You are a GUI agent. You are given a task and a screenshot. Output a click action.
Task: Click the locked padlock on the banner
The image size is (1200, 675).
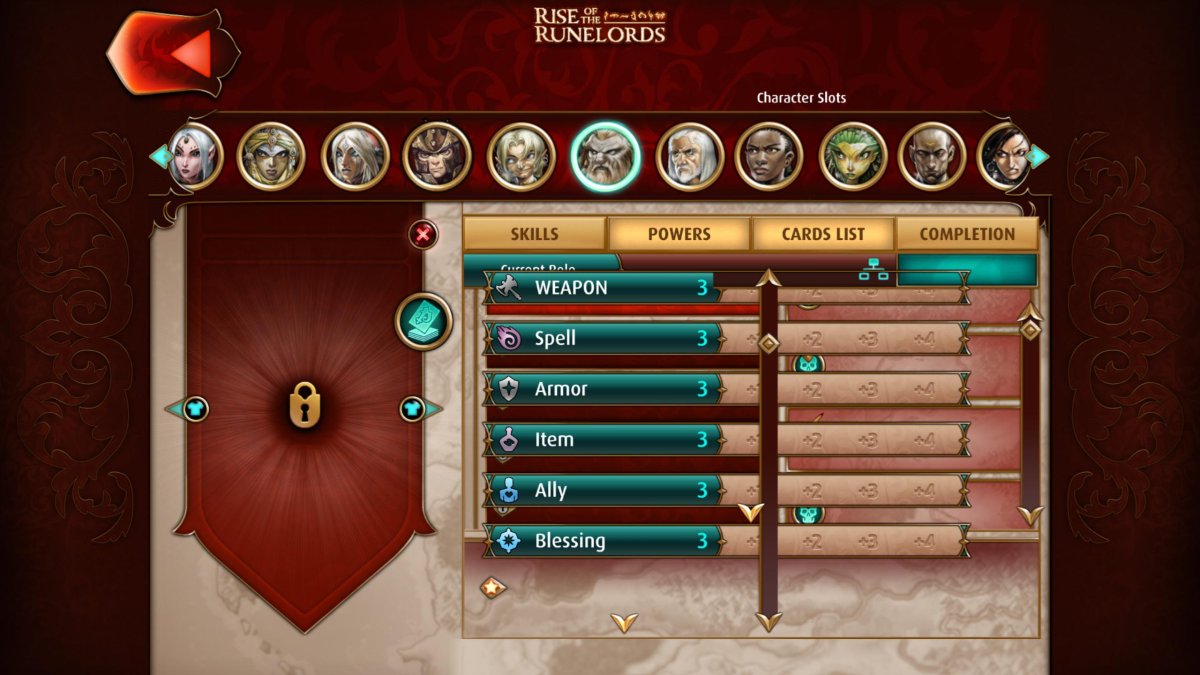click(x=305, y=408)
